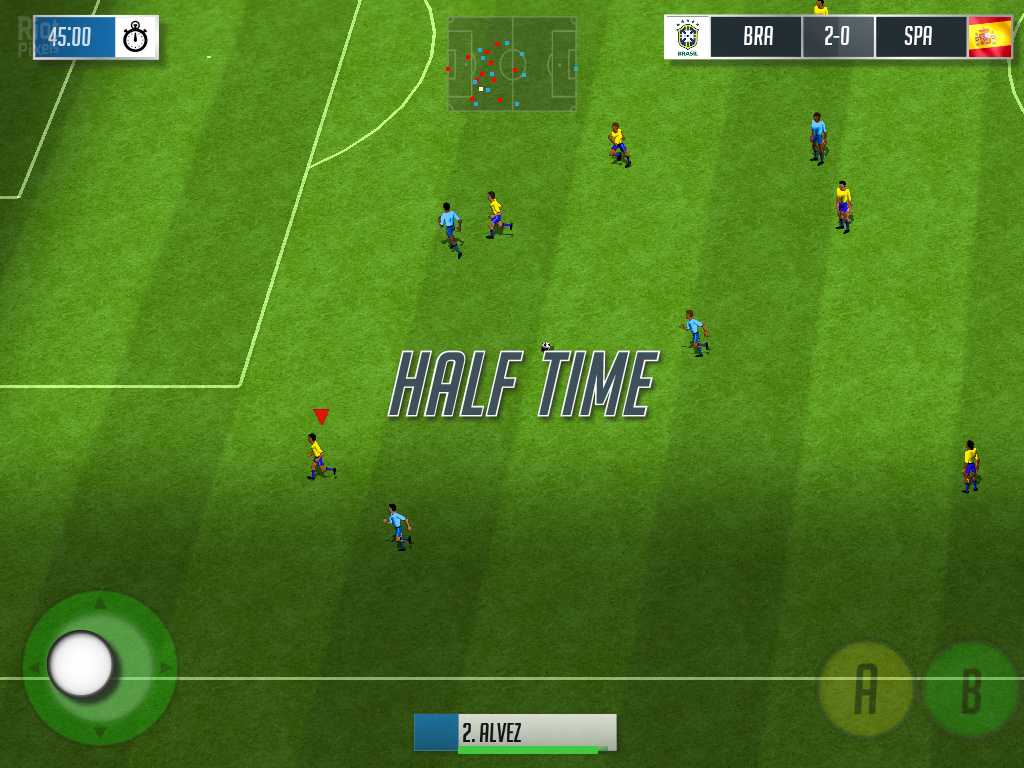Viewport: 1024px width, 768px height.
Task: Select the Brazil team crest
Action: click(688, 37)
